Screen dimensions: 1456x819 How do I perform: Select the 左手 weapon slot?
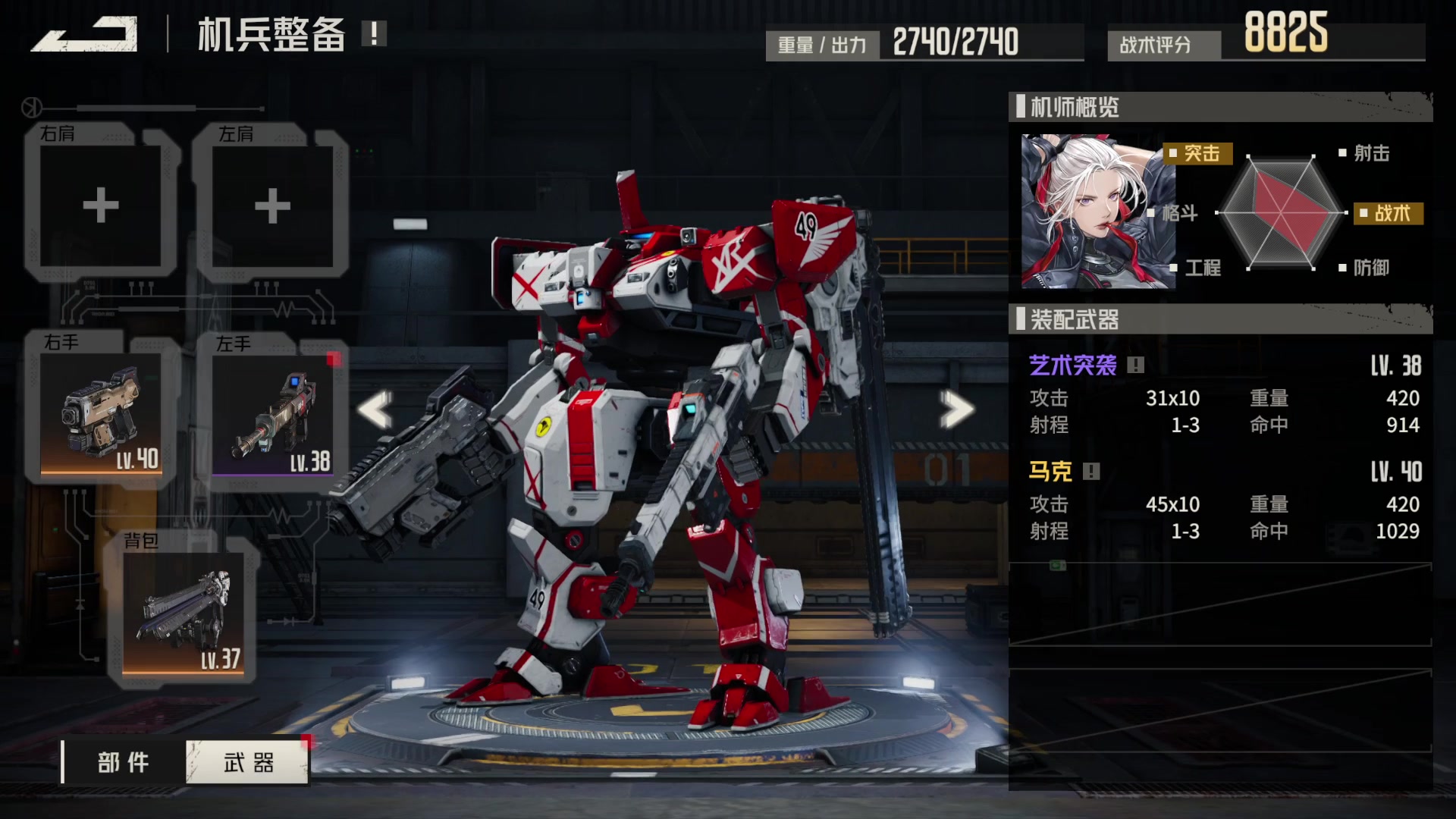point(273,415)
